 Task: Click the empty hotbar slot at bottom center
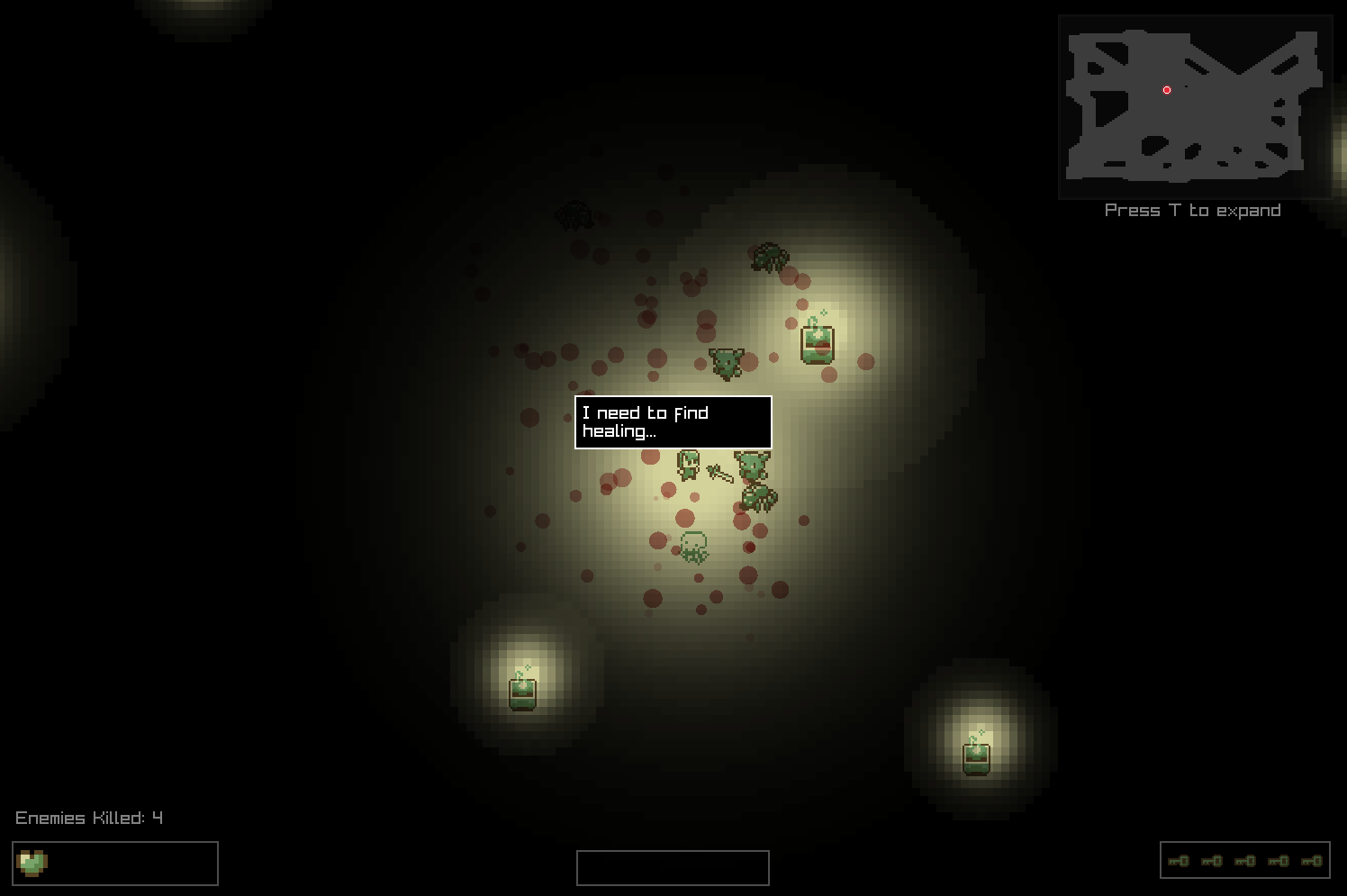673,867
